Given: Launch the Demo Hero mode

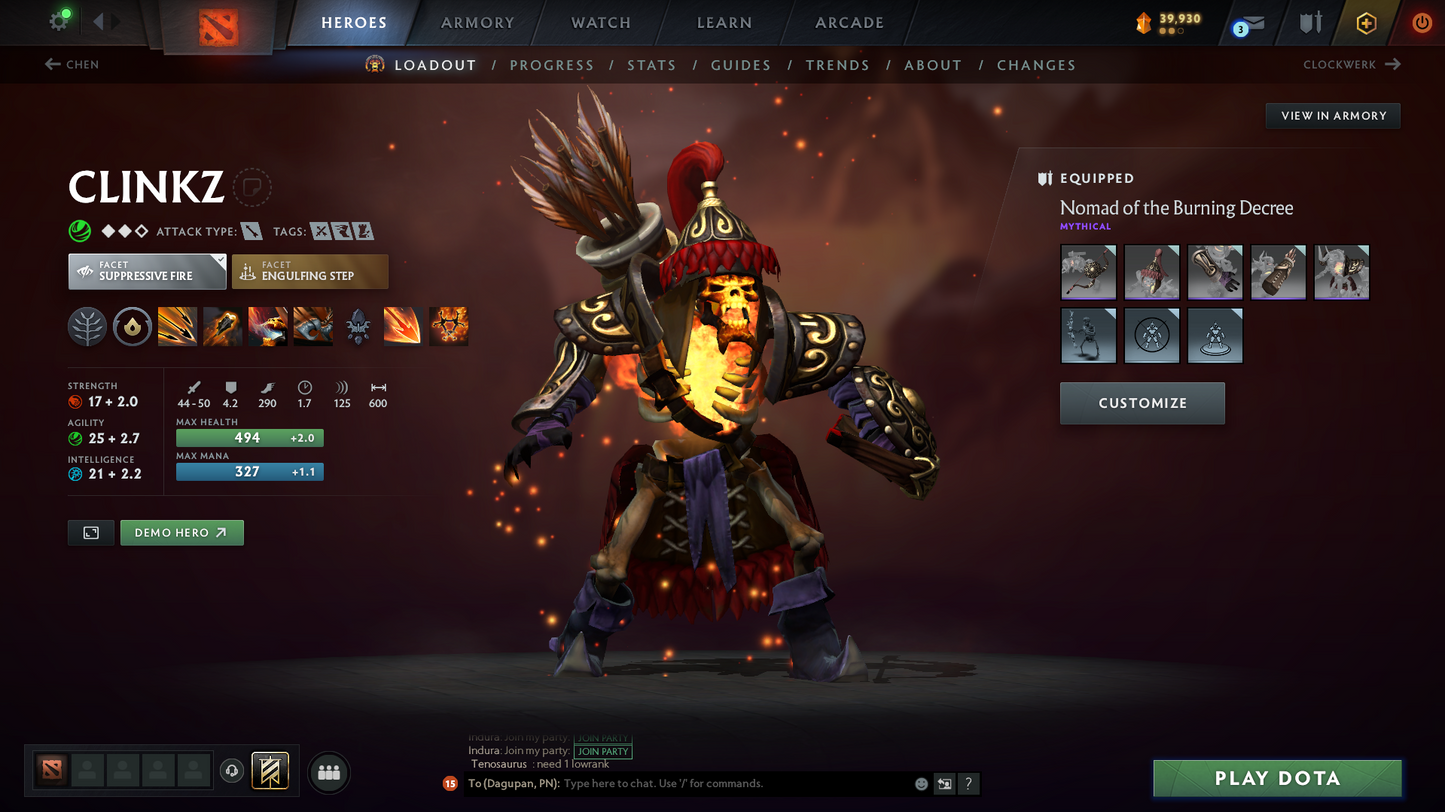Looking at the screenshot, I should [x=181, y=533].
